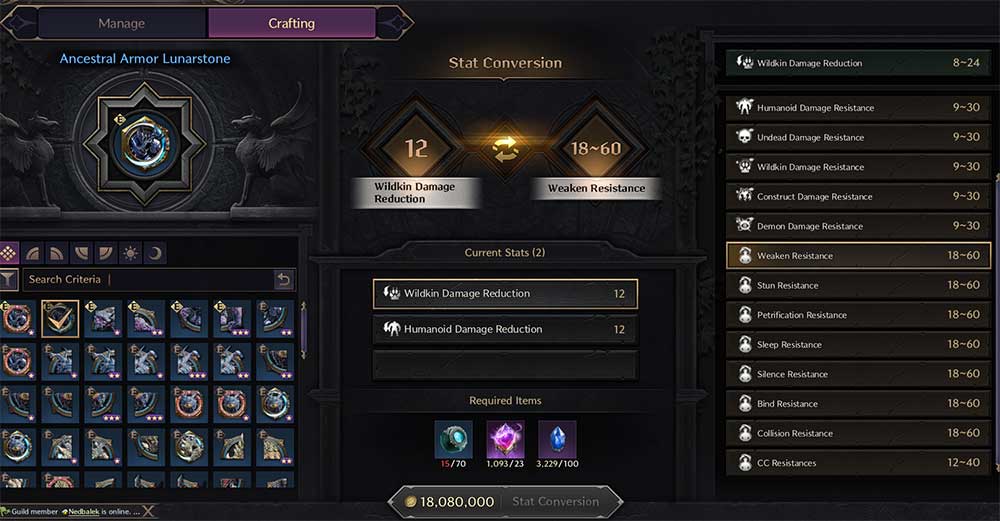The height and width of the screenshot is (521, 1000).
Task: Choose Wildkin Damage Resistance option
Action: pos(858,167)
